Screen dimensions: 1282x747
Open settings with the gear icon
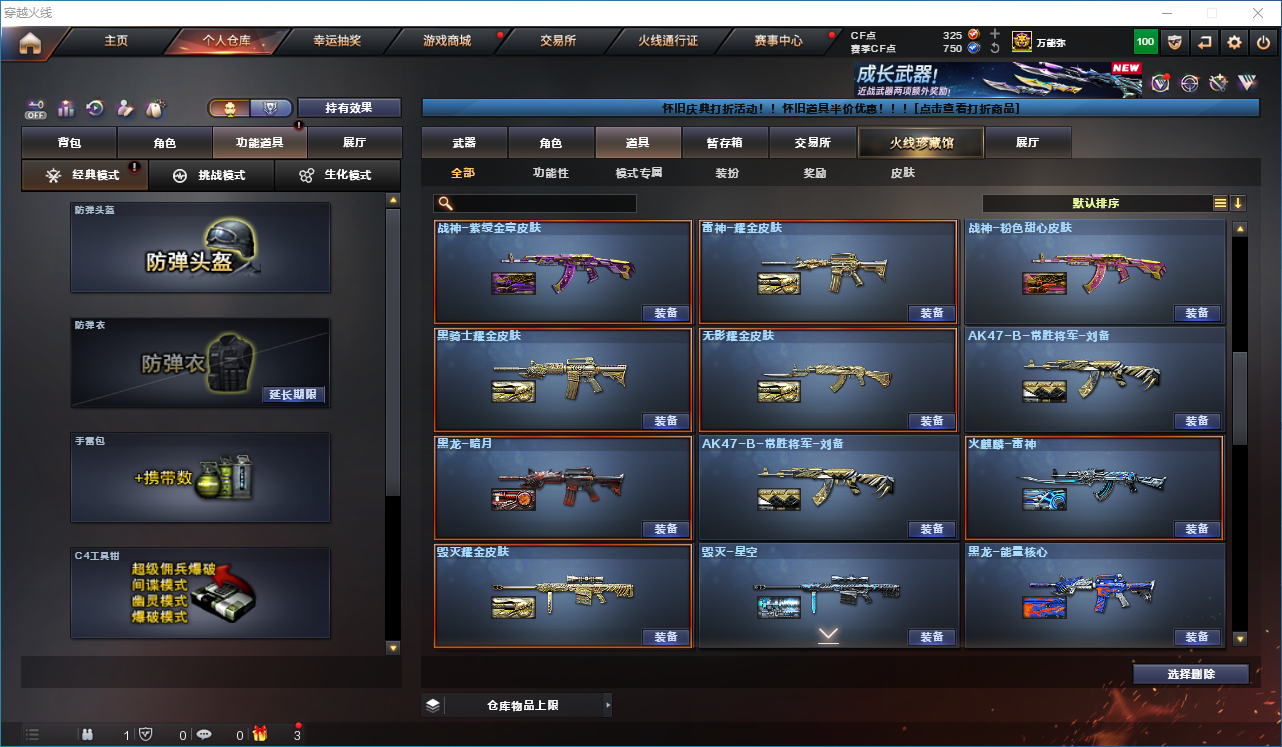coord(1234,42)
